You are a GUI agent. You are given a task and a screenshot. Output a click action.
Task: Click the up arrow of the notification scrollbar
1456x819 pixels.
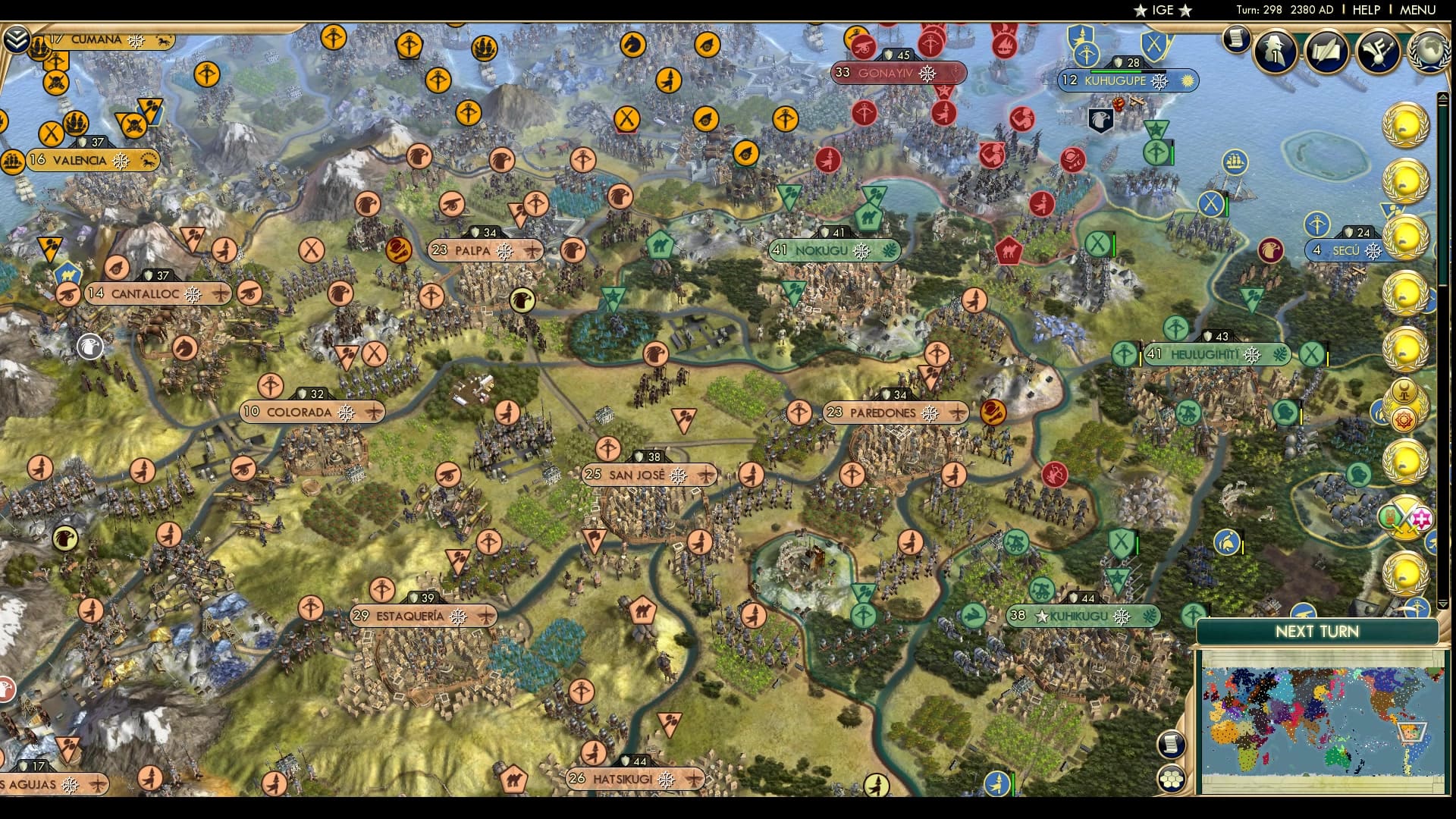pos(1443,95)
